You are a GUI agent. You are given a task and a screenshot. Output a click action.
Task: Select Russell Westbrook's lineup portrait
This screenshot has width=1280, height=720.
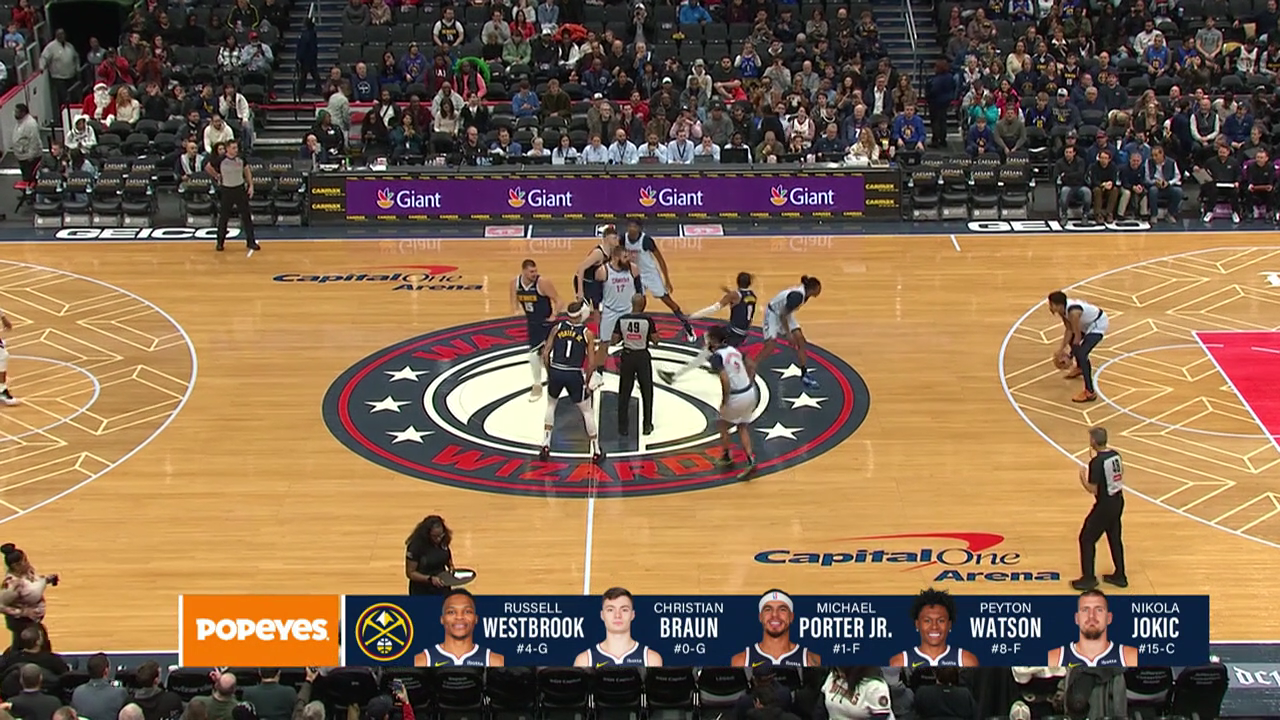coord(459,630)
